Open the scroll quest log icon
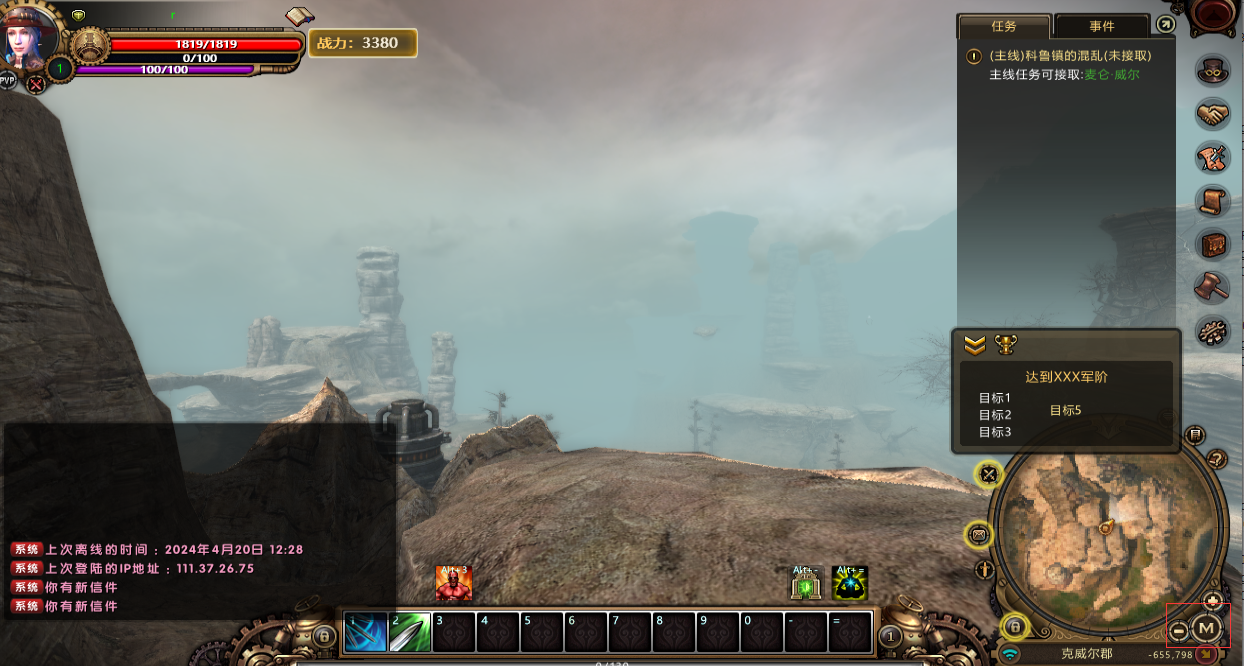 [x=1213, y=201]
